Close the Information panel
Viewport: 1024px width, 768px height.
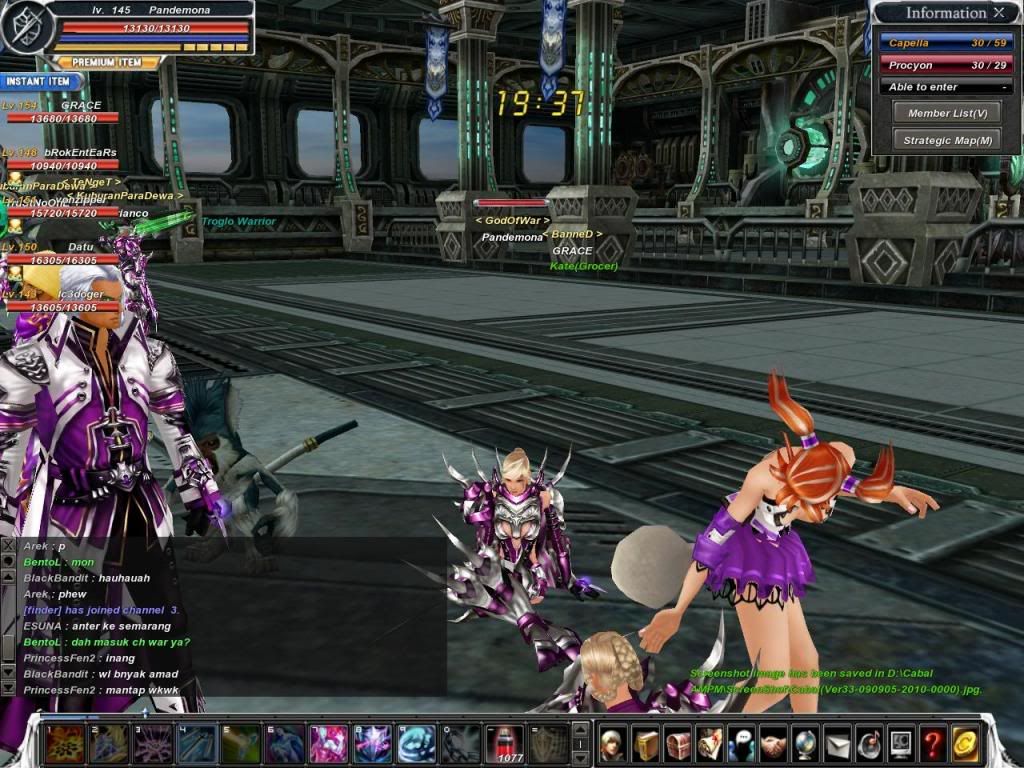click(x=999, y=13)
